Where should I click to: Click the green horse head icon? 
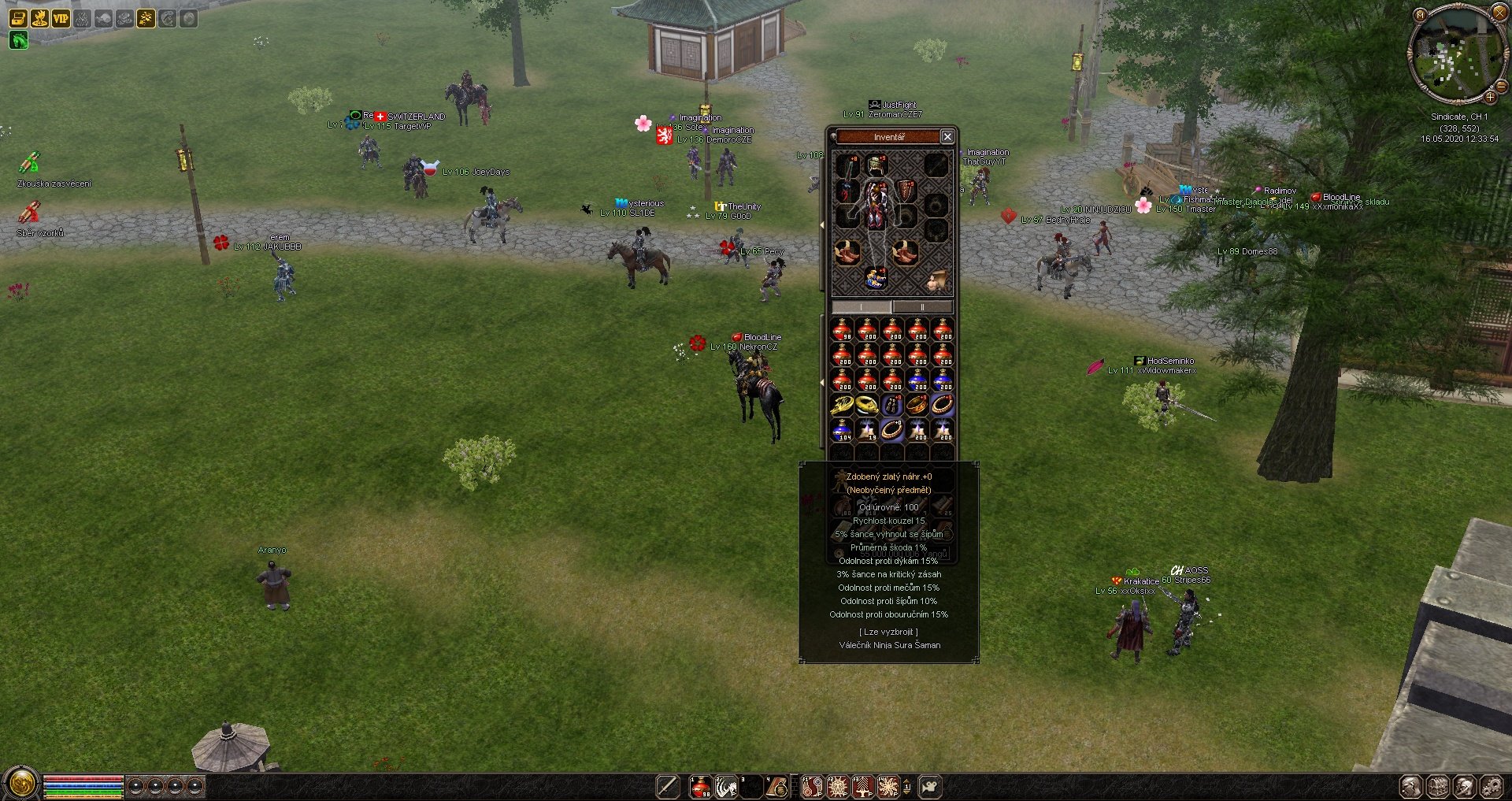pyautogui.click(x=18, y=39)
